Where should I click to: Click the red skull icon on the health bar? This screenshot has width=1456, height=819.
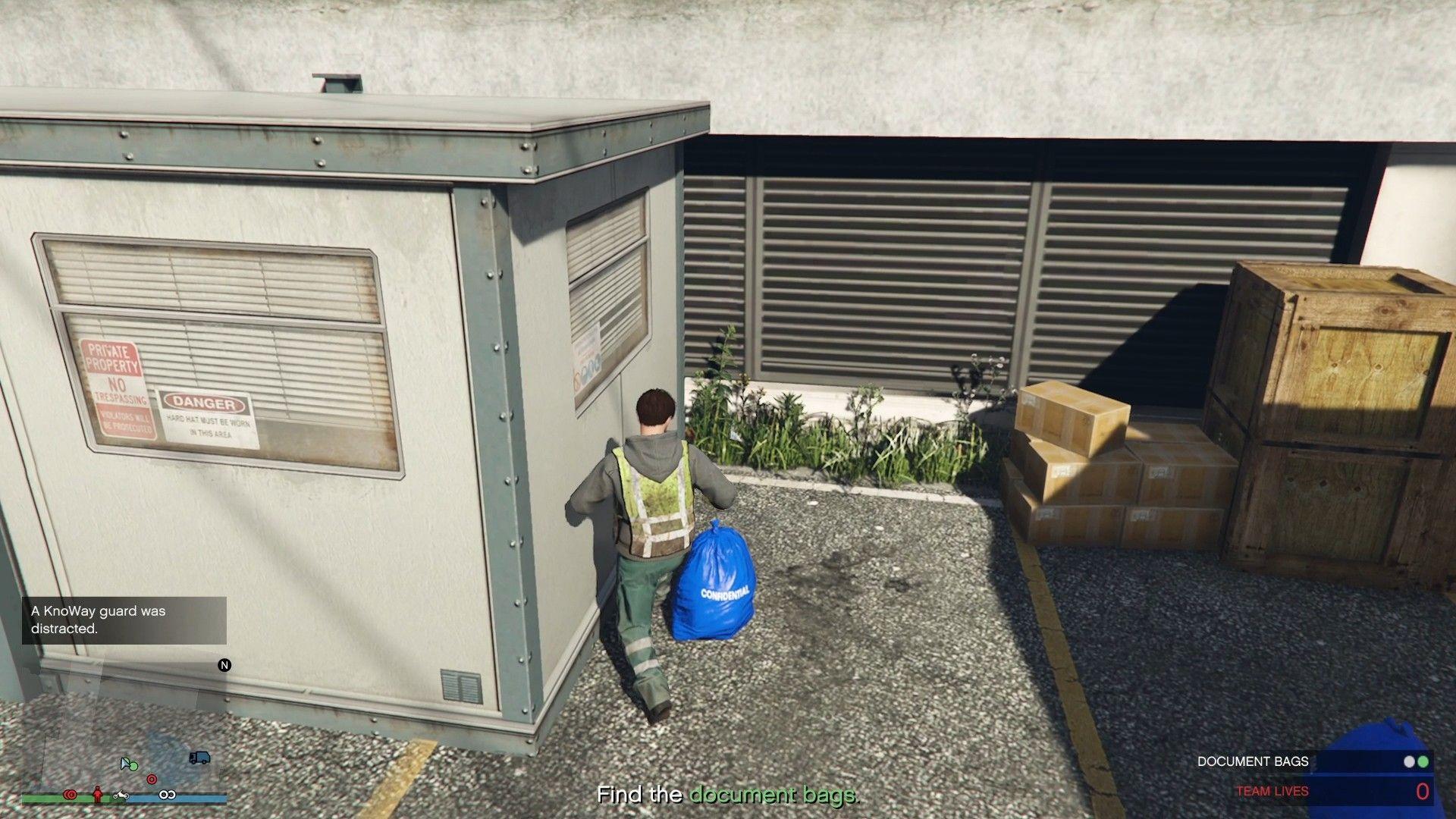tap(71, 795)
